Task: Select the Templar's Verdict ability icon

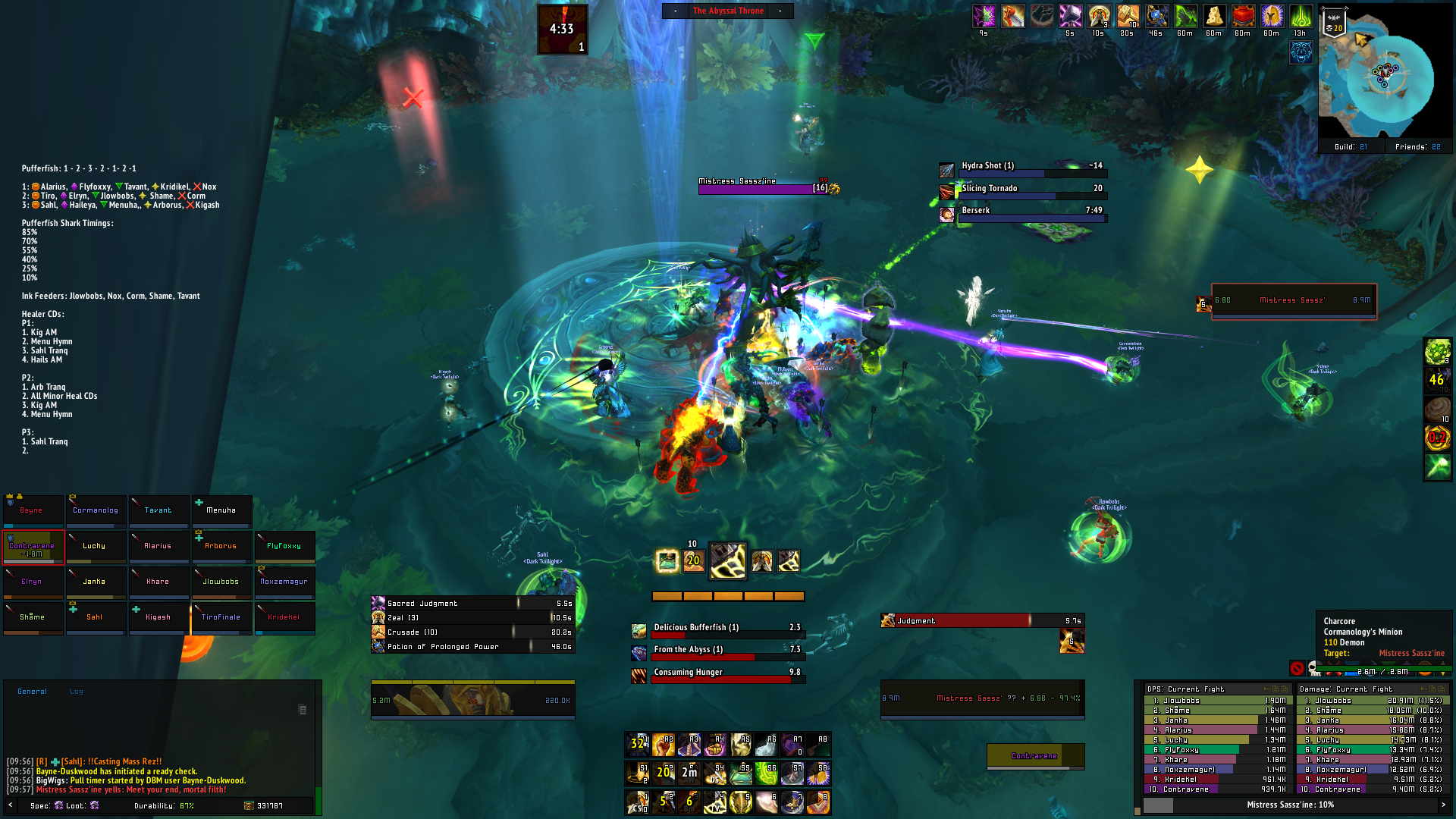Action: [x=716, y=802]
